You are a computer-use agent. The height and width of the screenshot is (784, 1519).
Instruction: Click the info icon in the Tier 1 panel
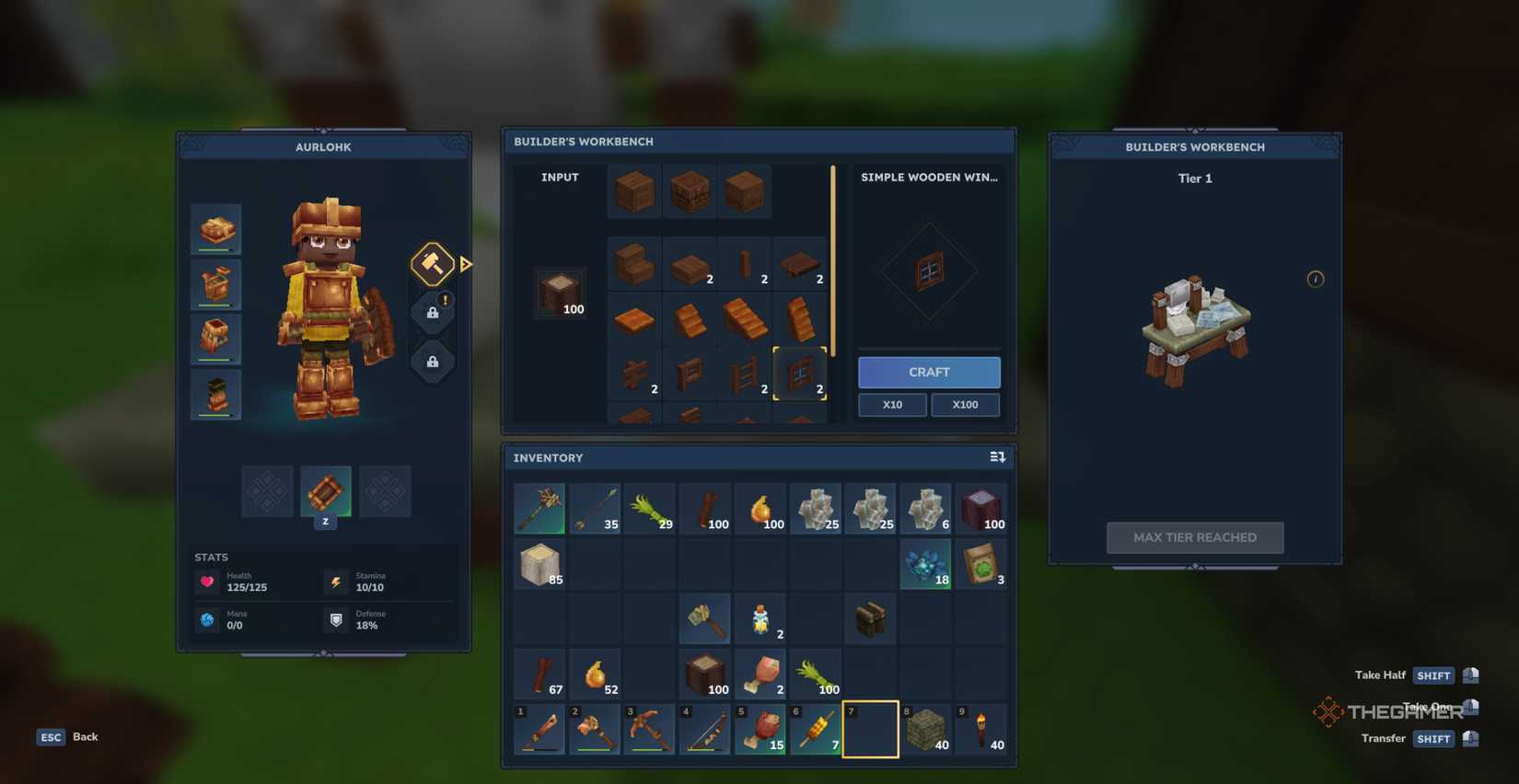tap(1315, 279)
